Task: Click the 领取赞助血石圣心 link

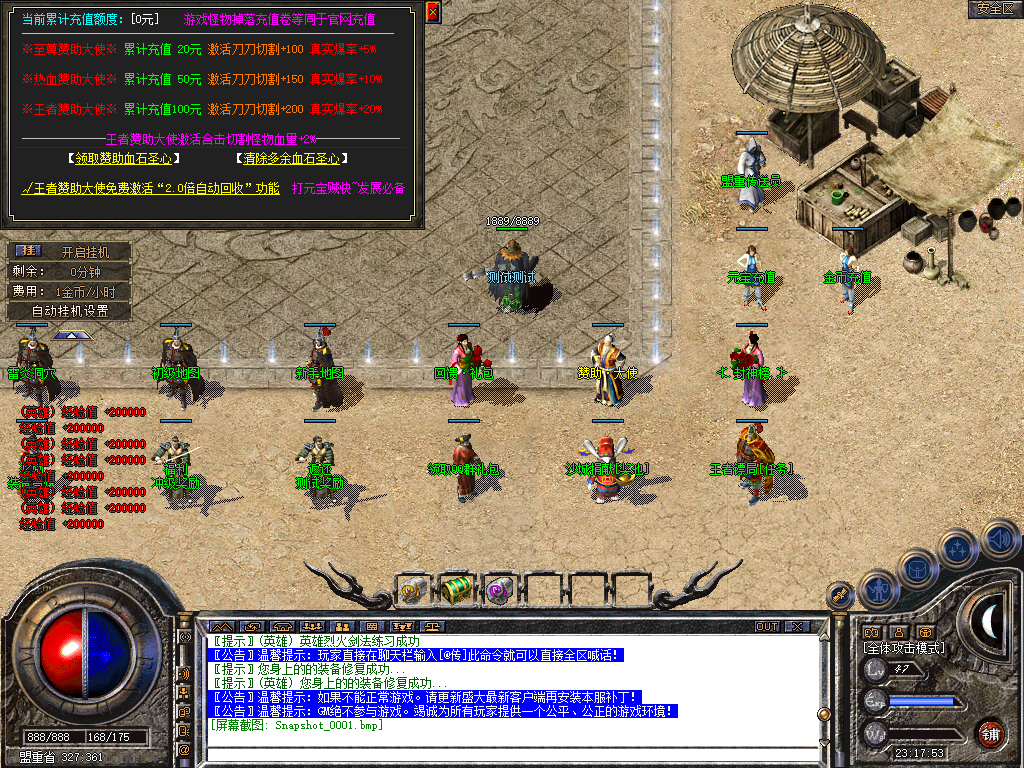Action: click(x=124, y=158)
